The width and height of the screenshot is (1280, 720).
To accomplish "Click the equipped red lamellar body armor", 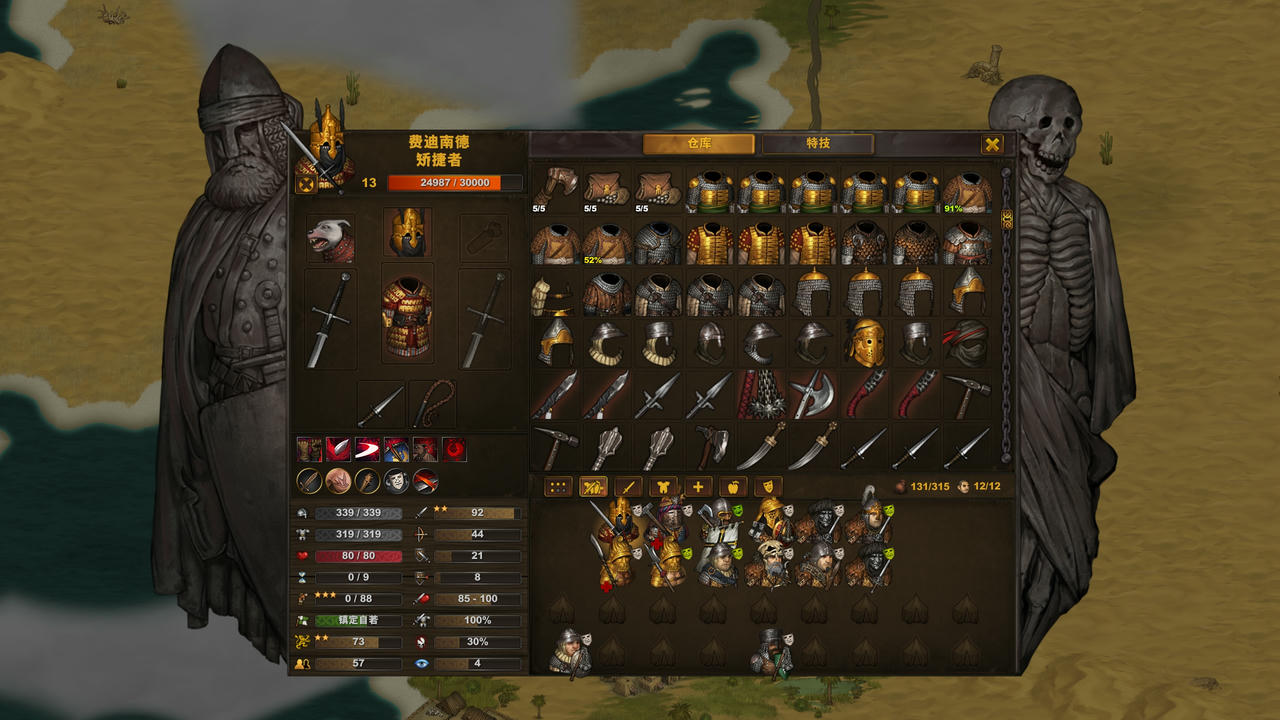I will (x=407, y=317).
